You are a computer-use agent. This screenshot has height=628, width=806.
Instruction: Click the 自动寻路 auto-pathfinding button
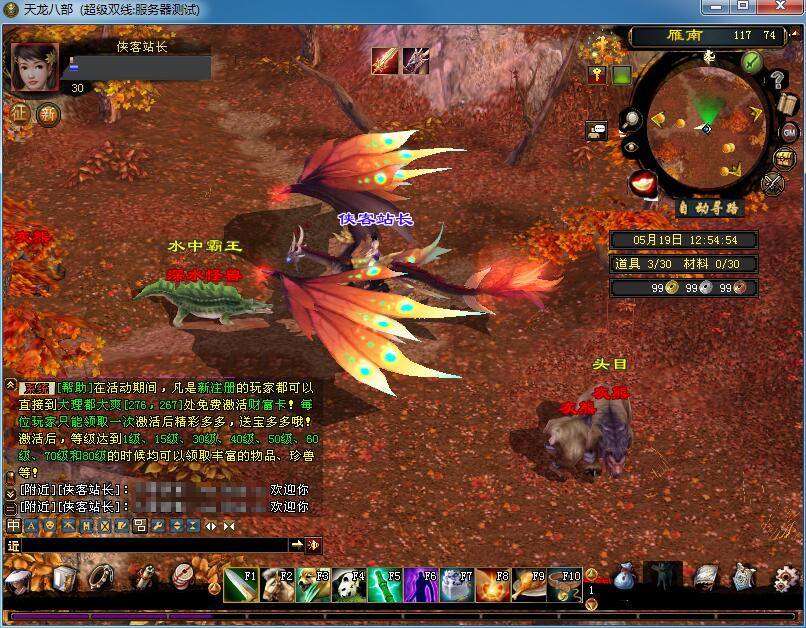(708, 208)
